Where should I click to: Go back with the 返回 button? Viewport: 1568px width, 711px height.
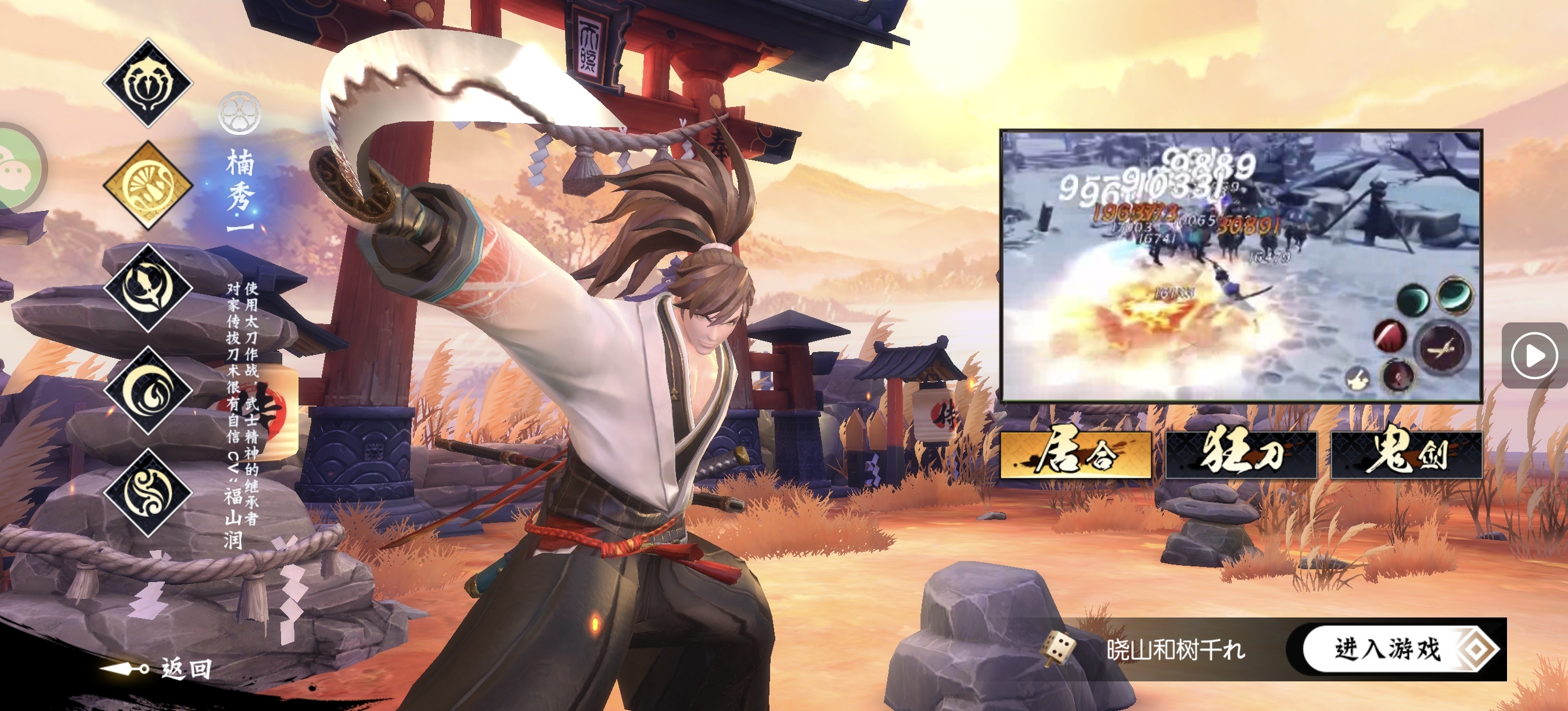[x=160, y=669]
